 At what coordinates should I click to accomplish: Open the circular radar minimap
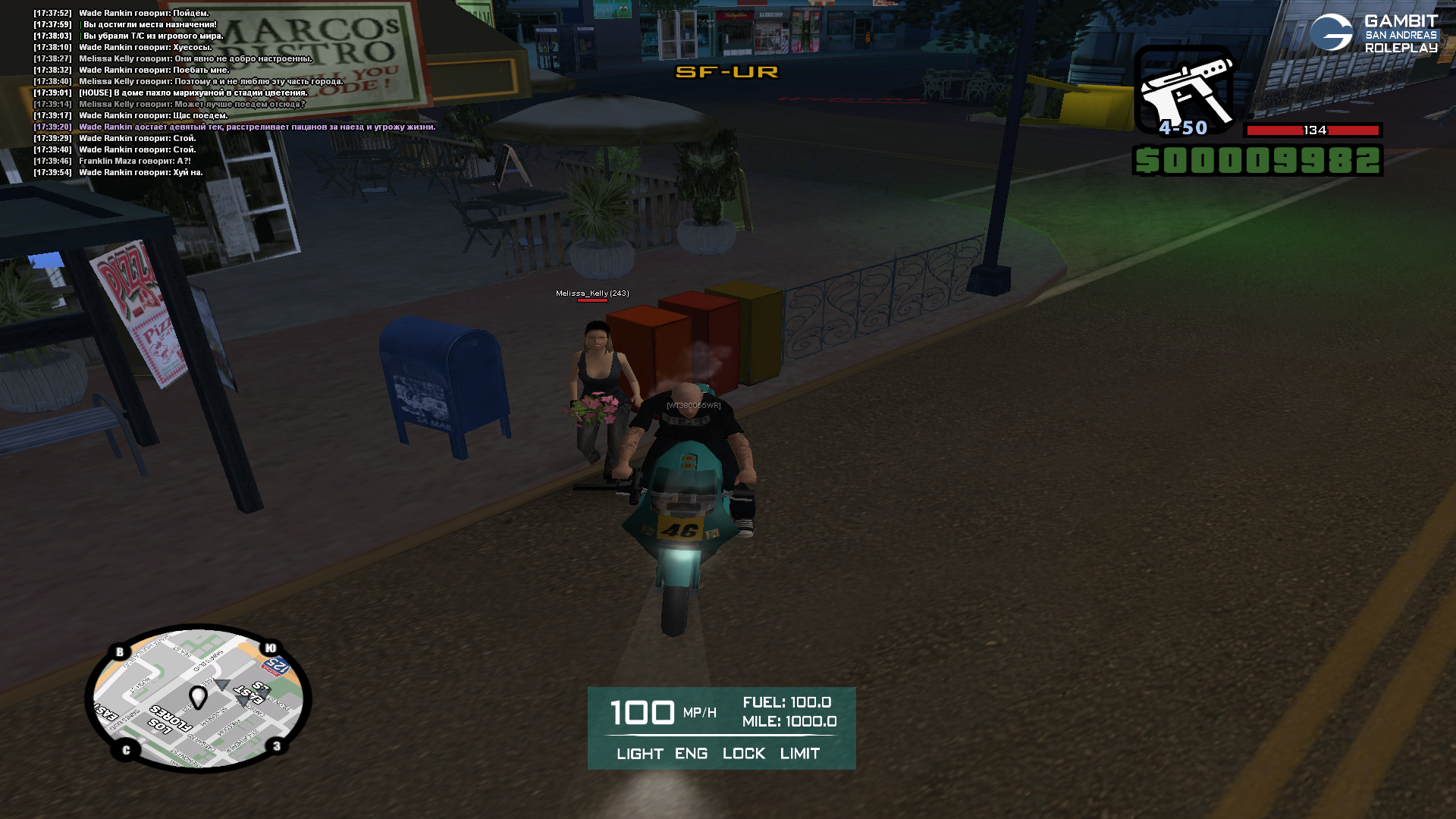click(x=199, y=698)
